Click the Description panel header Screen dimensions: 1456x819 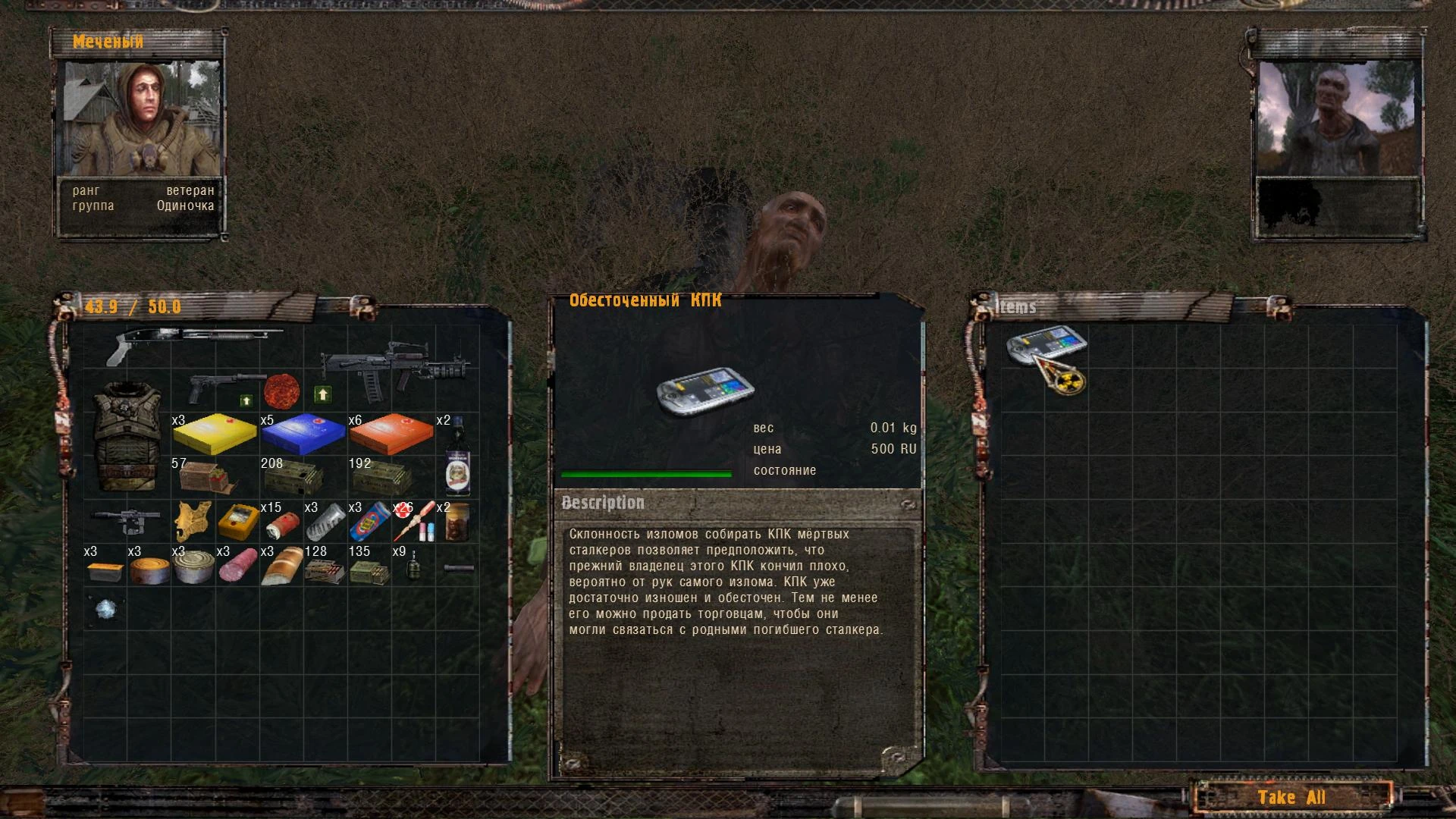(x=603, y=503)
